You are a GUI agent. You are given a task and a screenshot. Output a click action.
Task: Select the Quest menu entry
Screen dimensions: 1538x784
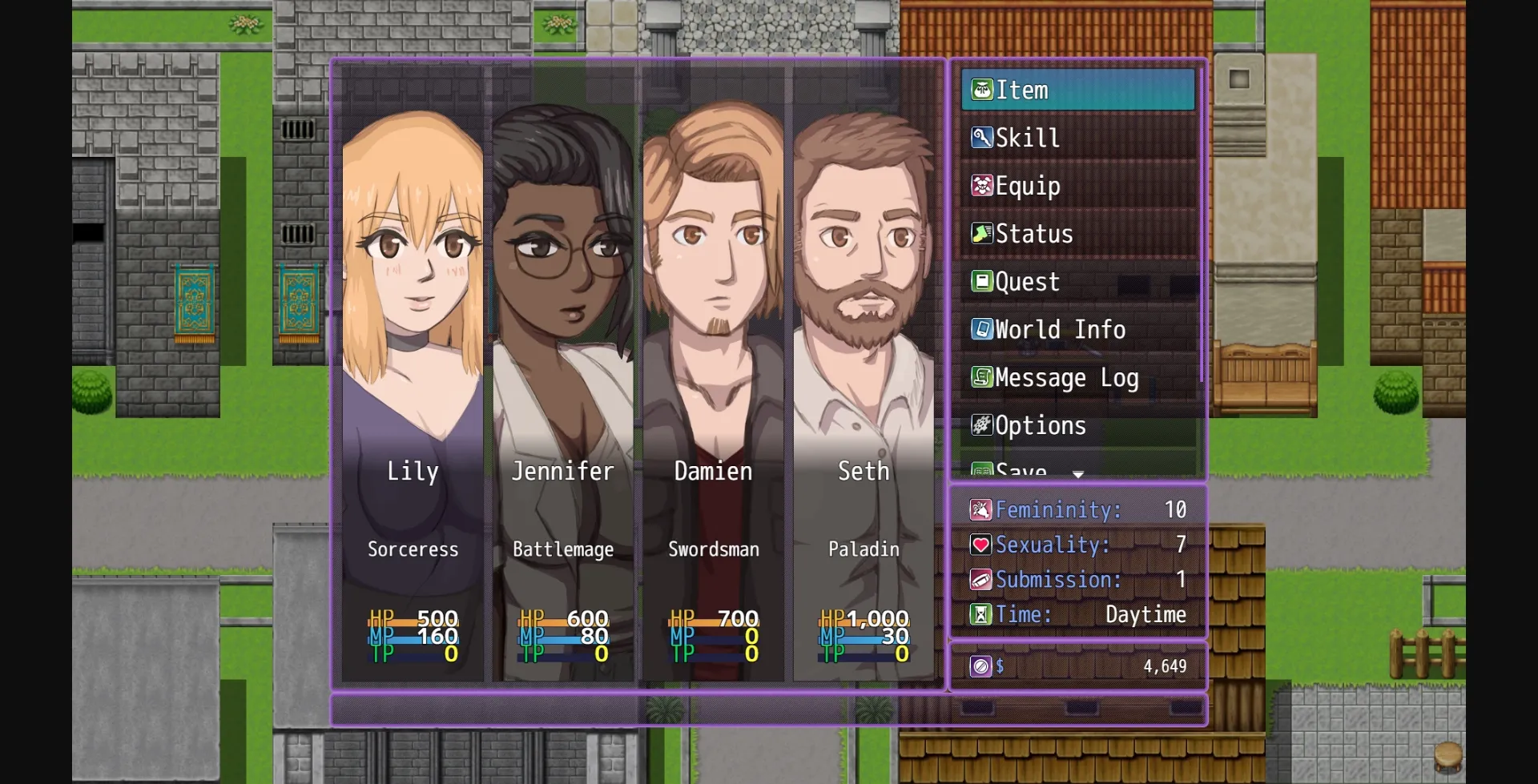pyautogui.click(x=1025, y=281)
